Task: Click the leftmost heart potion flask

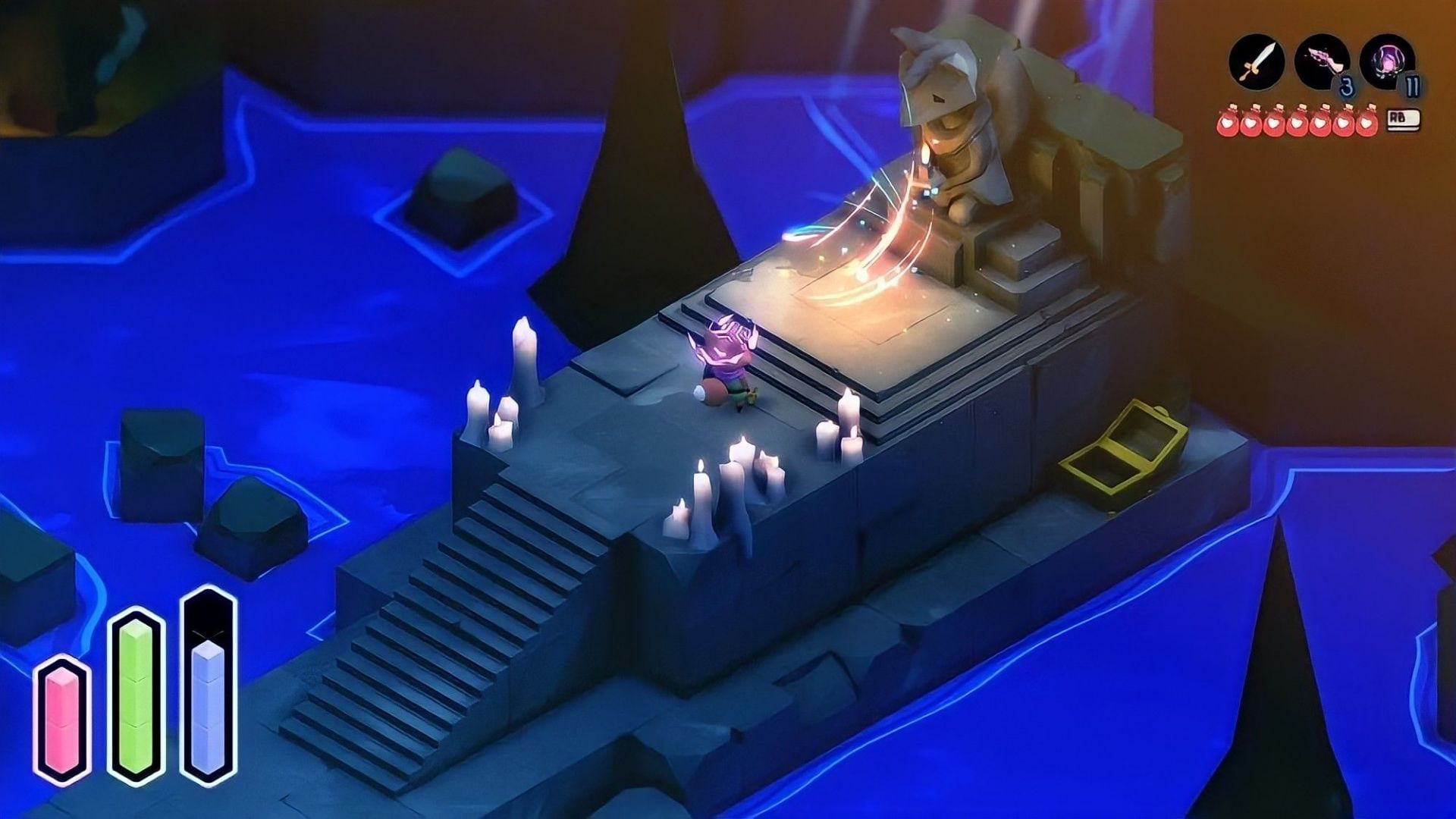Action: point(1228,123)
